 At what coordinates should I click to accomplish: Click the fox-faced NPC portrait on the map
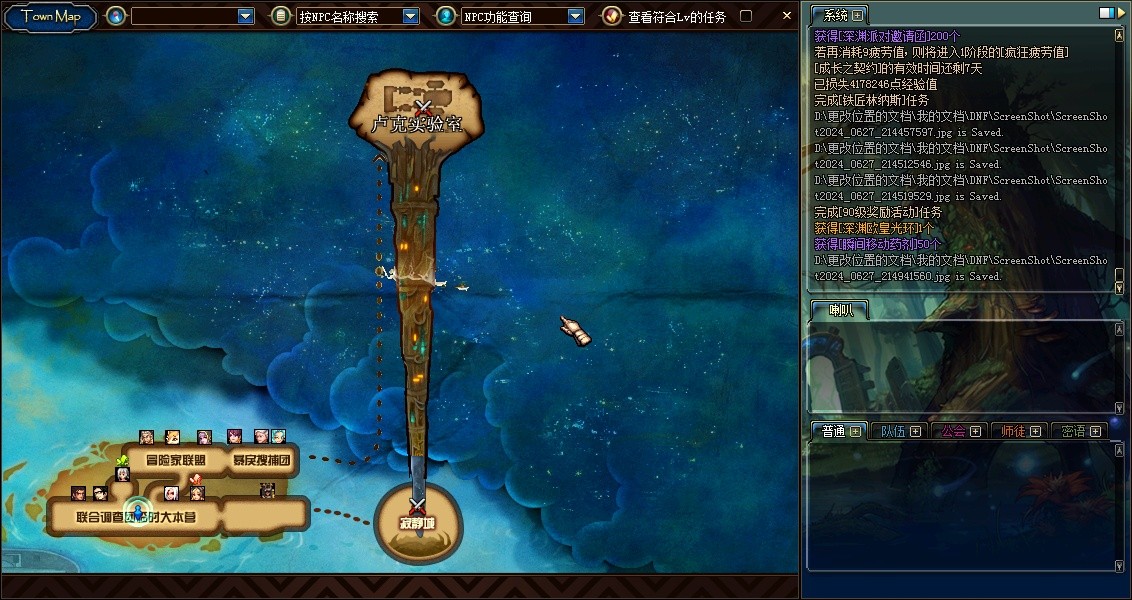coord(173,437)
